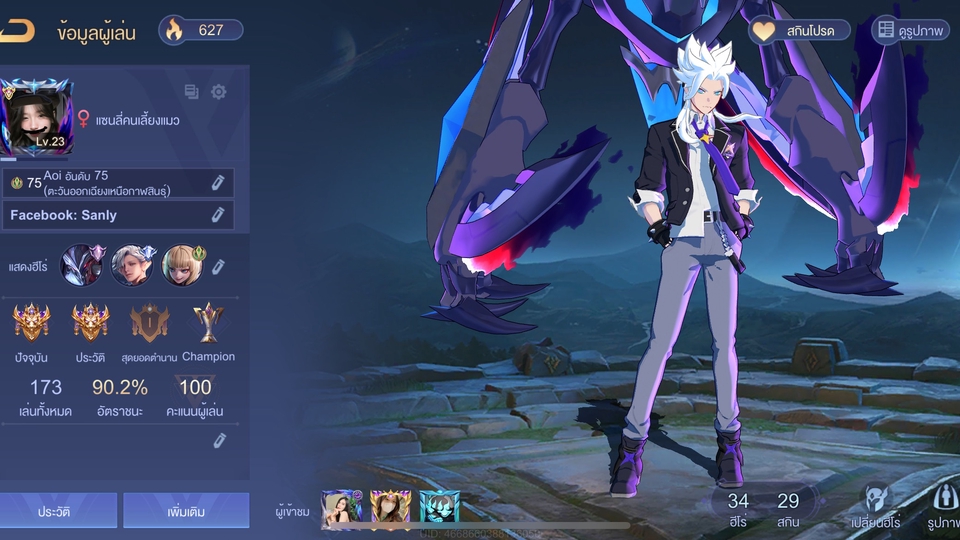Screen dimensions: 960x540
Task: Click the blonde hero showcase portrait
Action: pyautogui.click(x=181, y=265)
